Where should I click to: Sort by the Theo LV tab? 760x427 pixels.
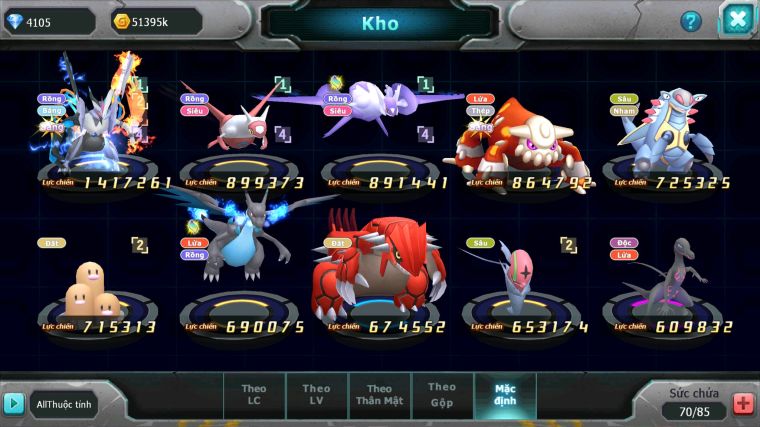[316, 395]
